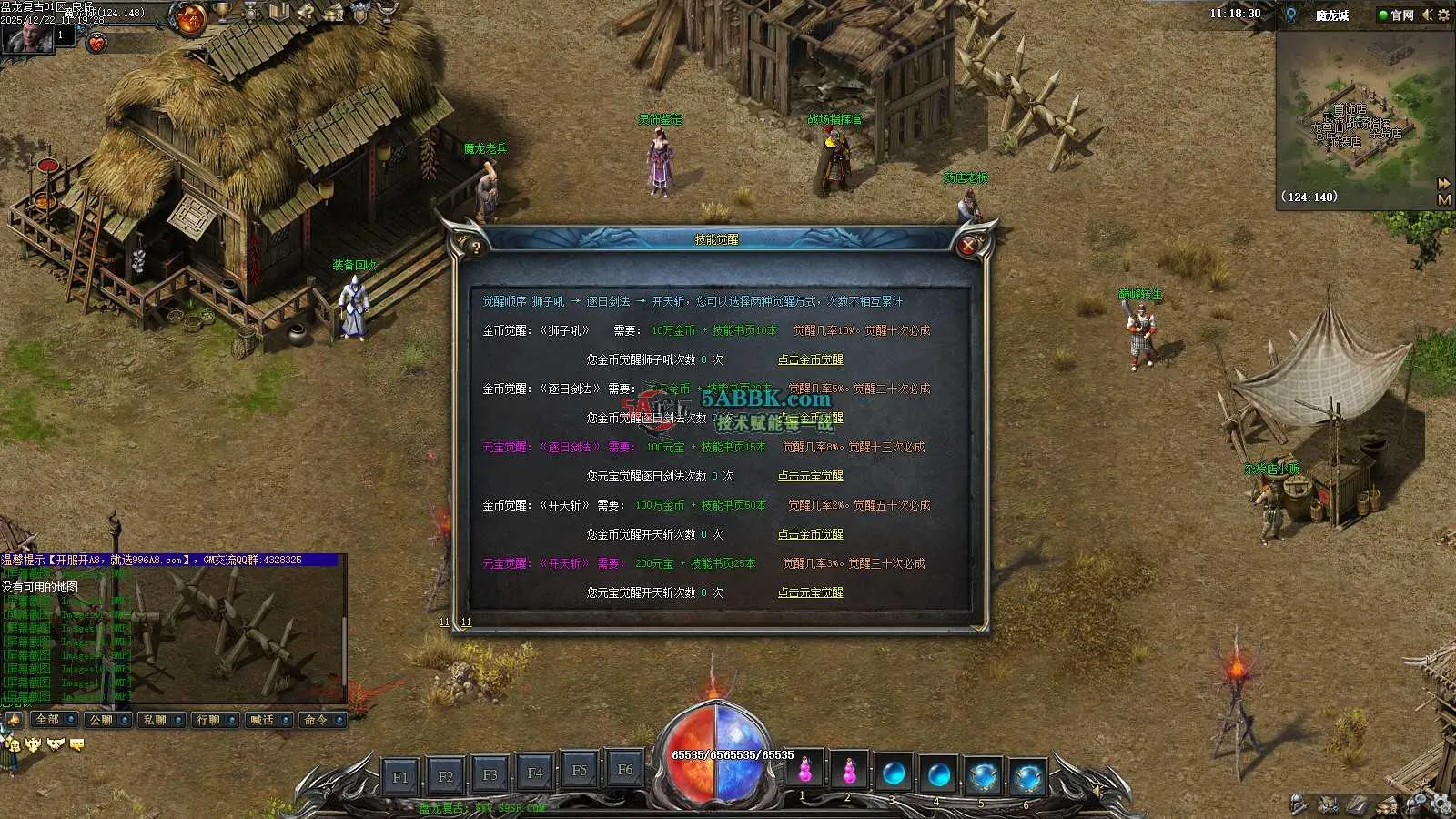This screenshot has width=1456, height=819.
Task: Click 点击元宝觉醒 for 开天斩
Action: 810,592
